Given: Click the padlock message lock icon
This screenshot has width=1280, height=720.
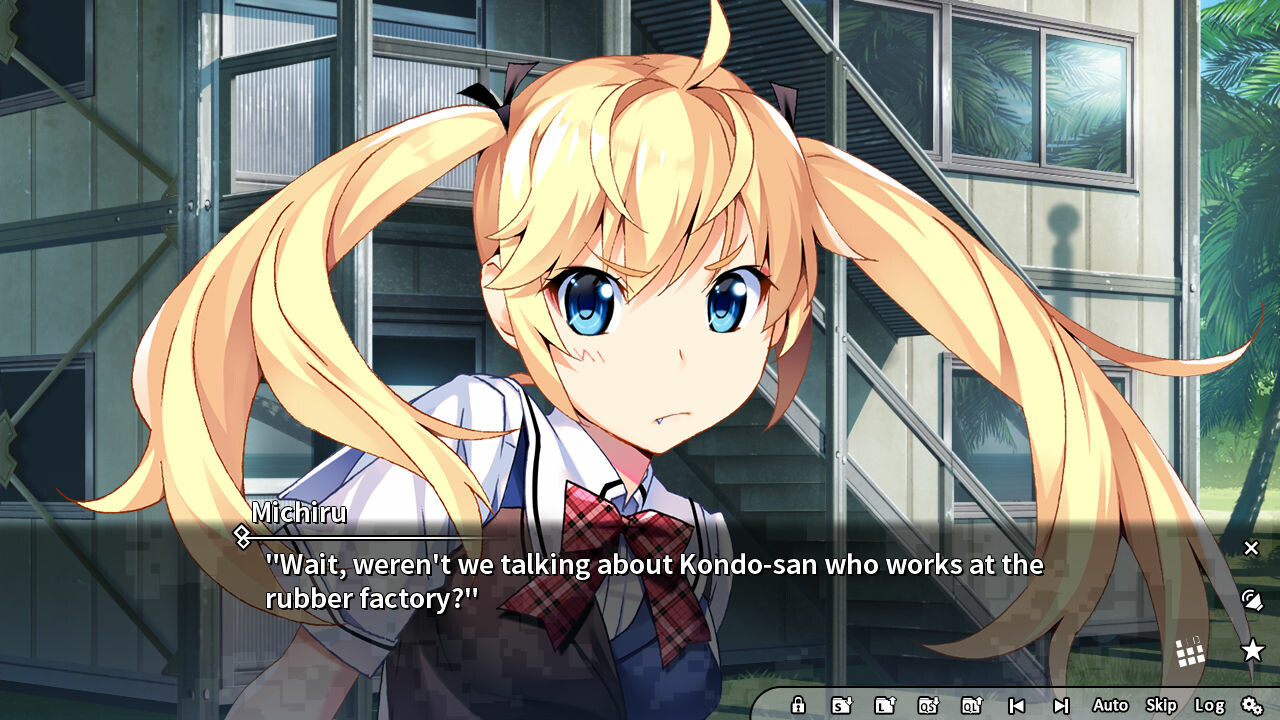Looking at the screenshot, I should 798,705.
